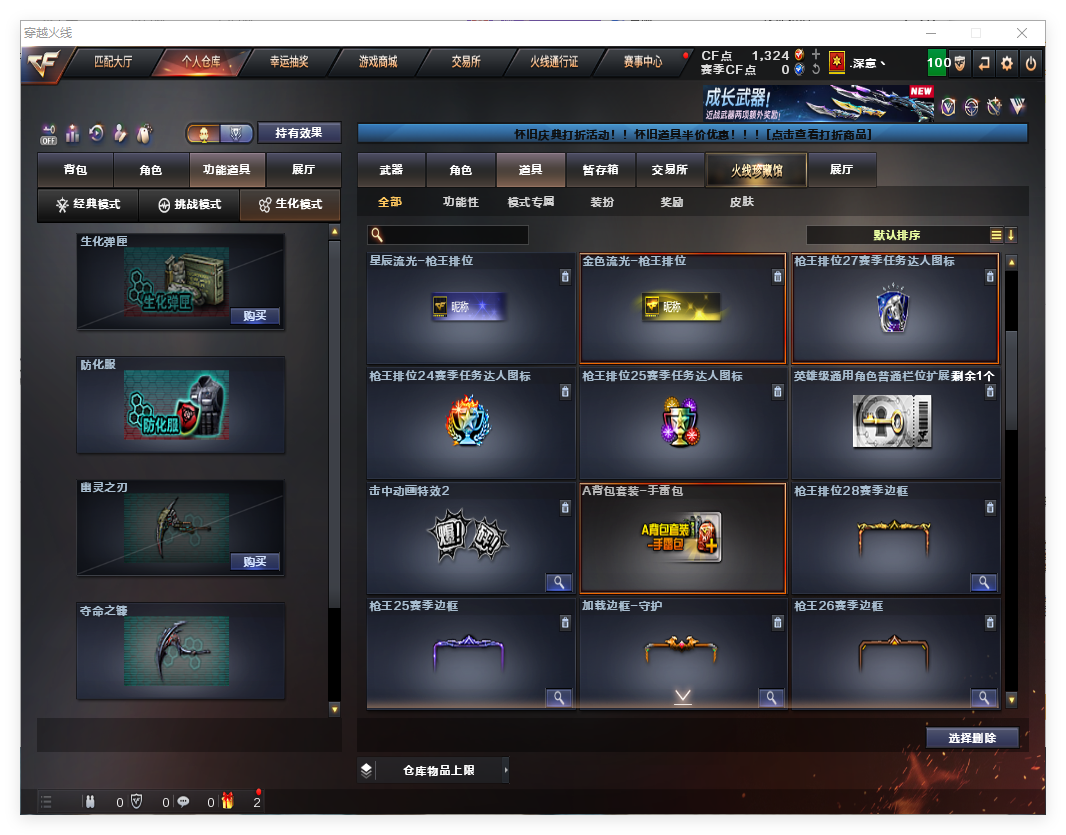Select the 火线珍藏馆 collection tab
Screen dimensions: 1066x835
pyautogui.click(x=756, y=171)
